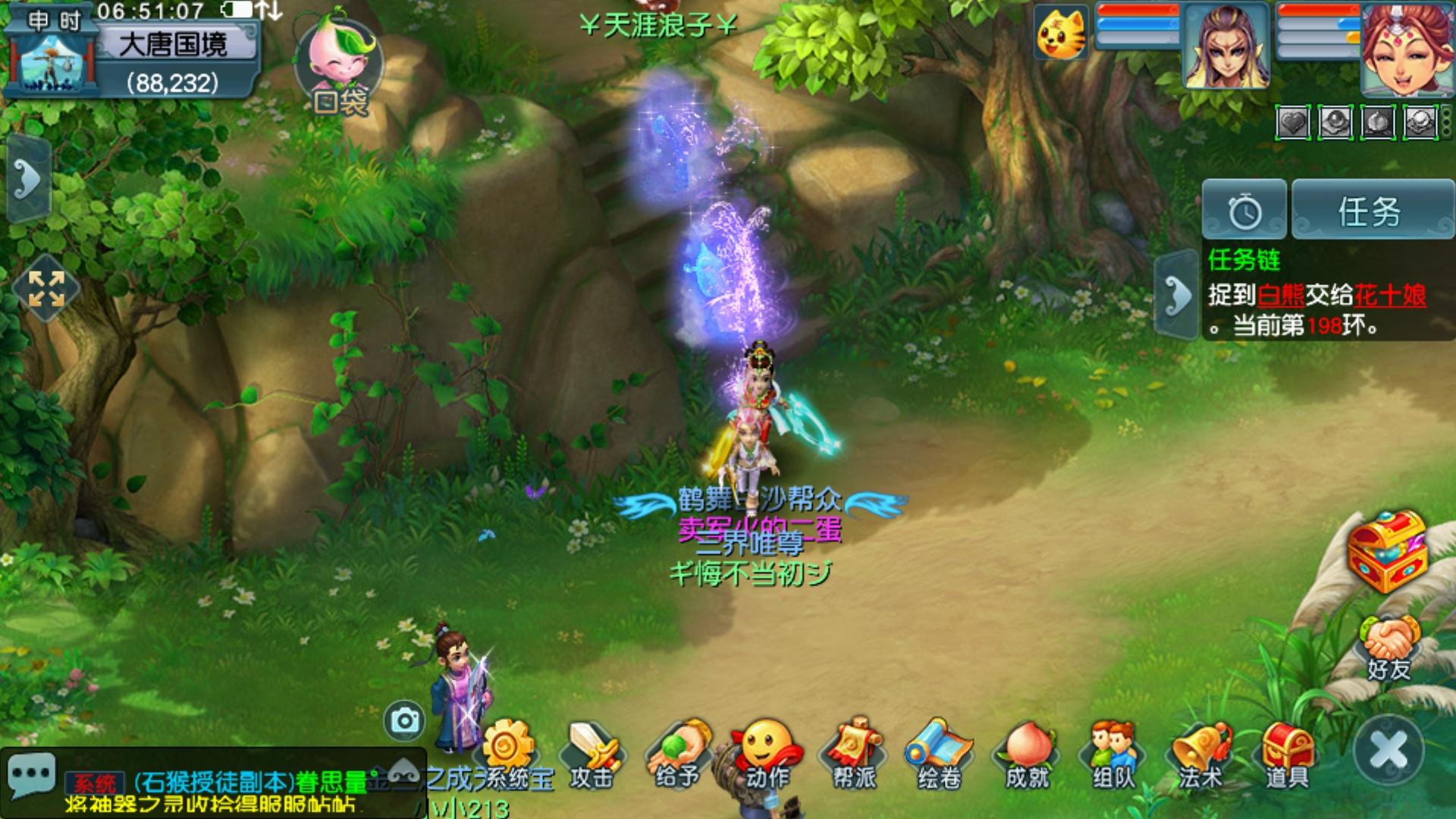
Task: Open the 帮派 guild menu
Action: click(x=855, y=755)
